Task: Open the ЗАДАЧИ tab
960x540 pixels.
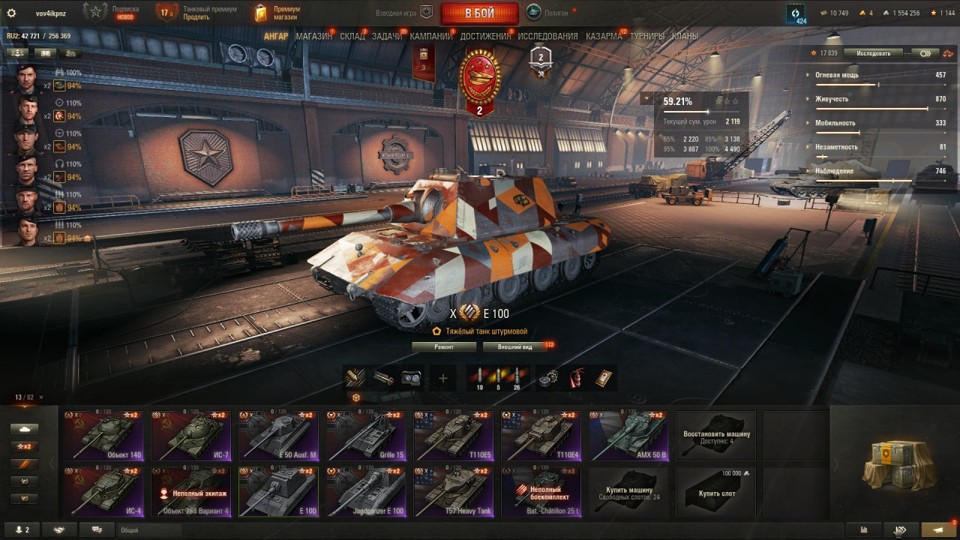Action: pos(387,36)
